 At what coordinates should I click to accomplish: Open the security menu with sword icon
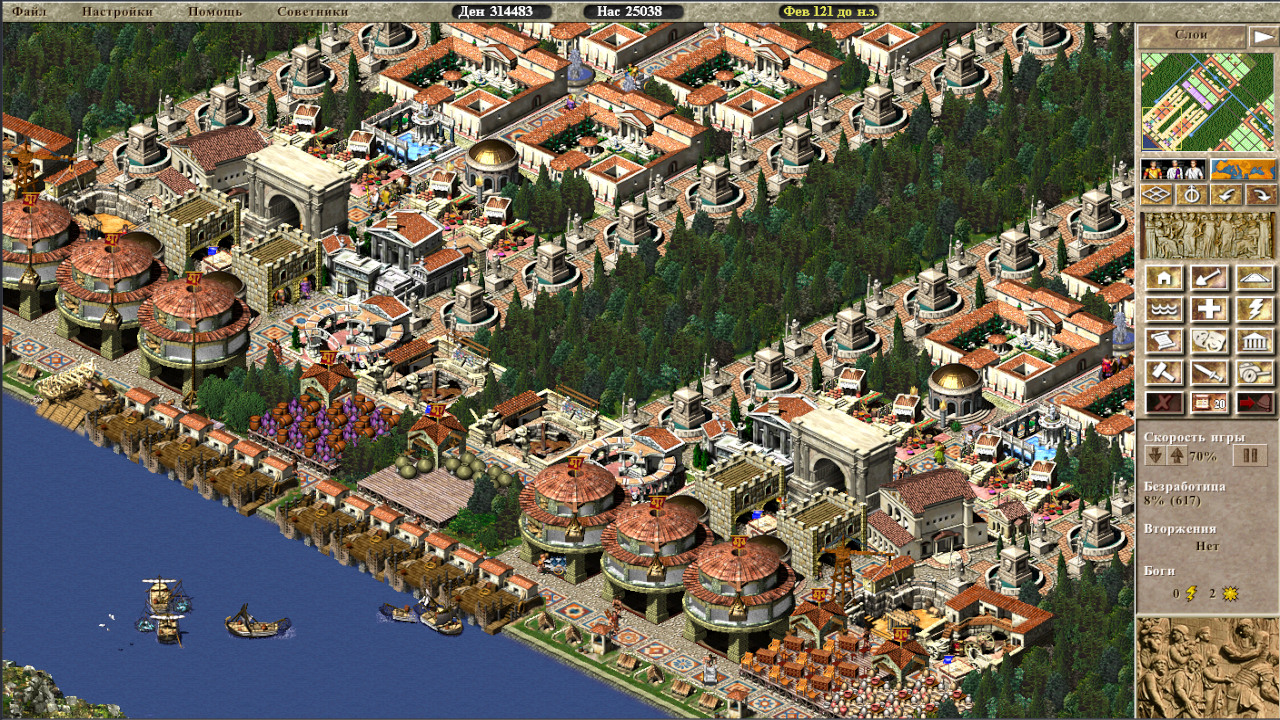(1208, 370)
